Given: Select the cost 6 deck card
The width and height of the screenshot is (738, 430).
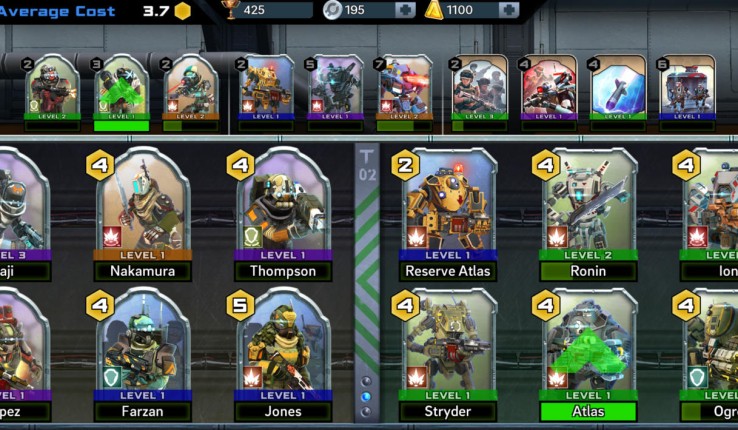Looking at the screenshot, I should point(686,91).
